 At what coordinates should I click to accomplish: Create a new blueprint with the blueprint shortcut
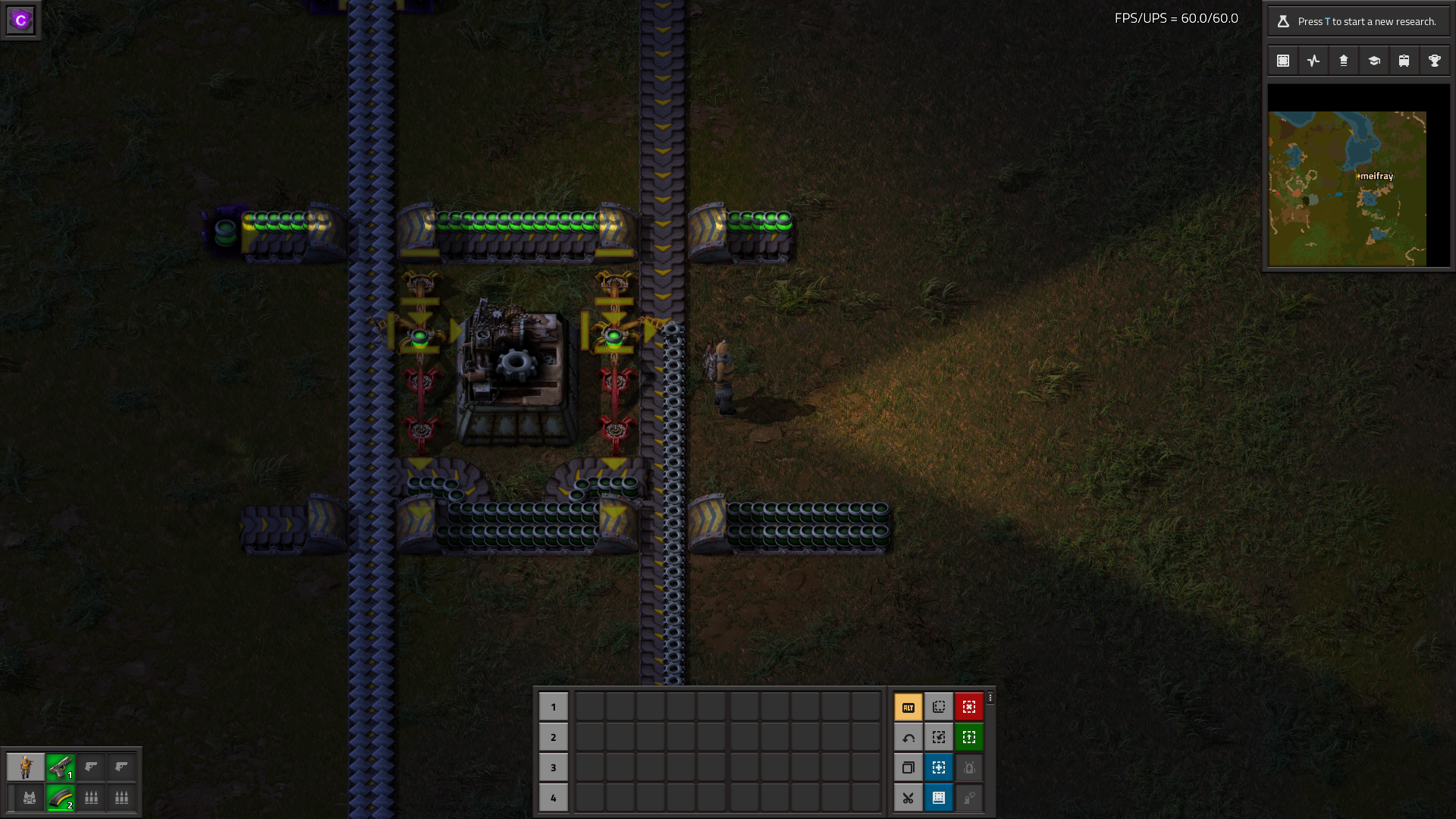(x=939, y=706)
